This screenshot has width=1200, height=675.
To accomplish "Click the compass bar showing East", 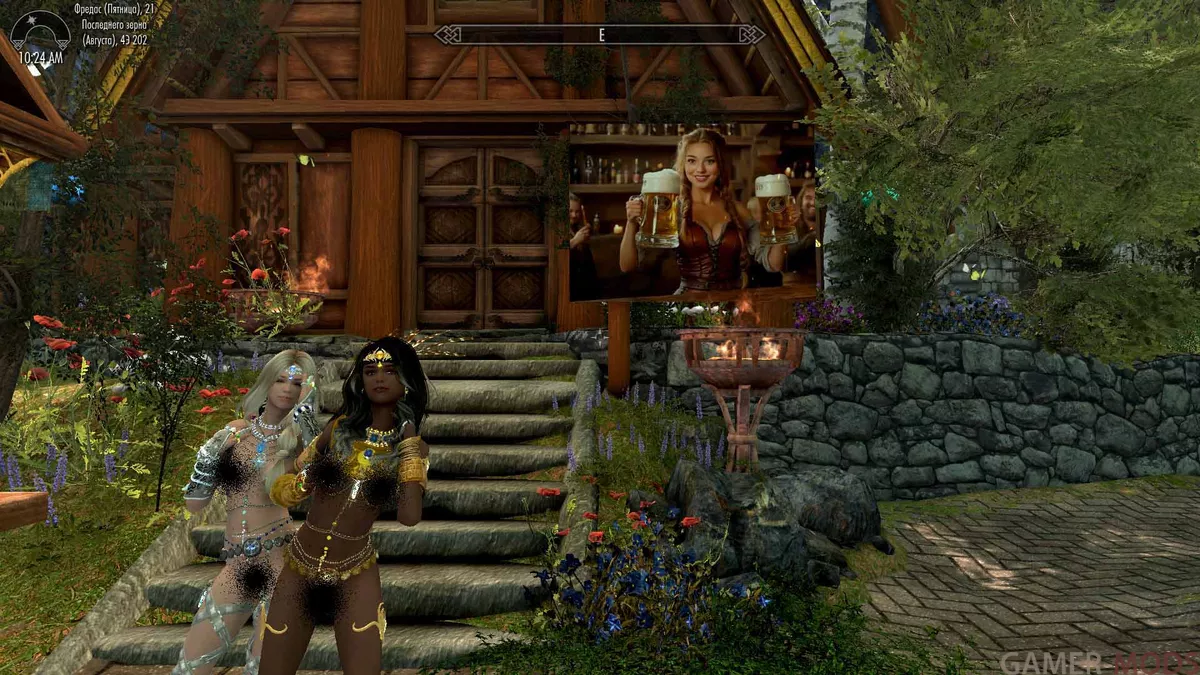I will tap(600, 35).
